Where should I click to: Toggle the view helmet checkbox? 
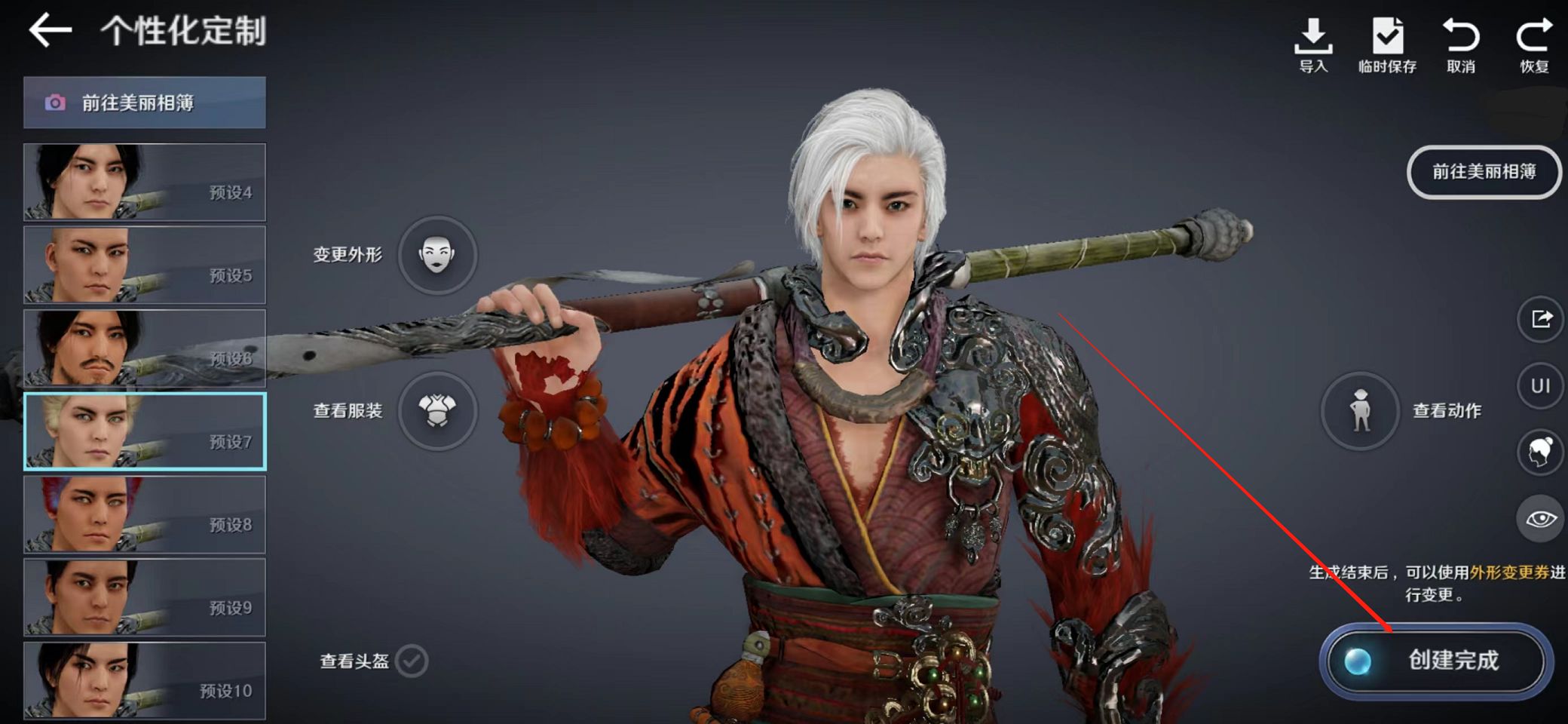pyautogui.click(x=412, y=661)
